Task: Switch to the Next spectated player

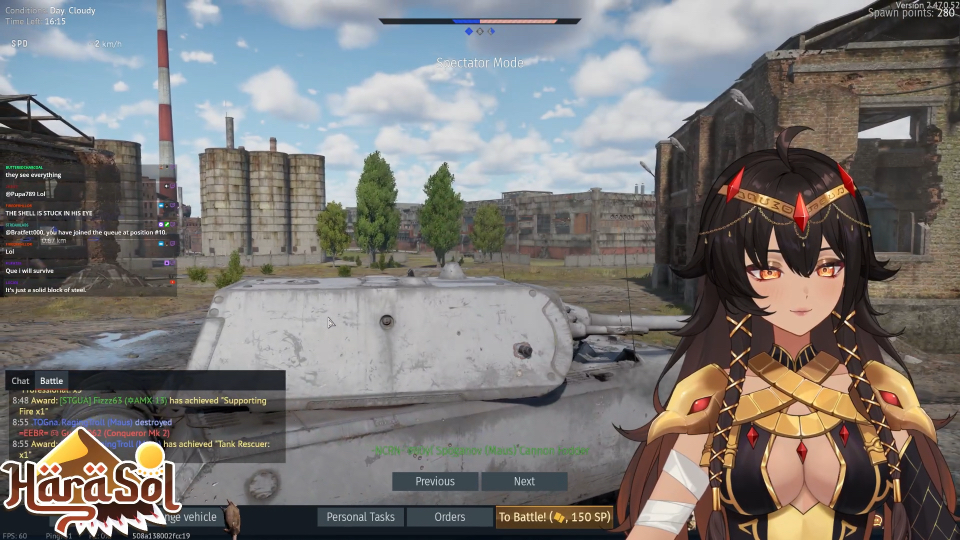Action: pos(524,481)
